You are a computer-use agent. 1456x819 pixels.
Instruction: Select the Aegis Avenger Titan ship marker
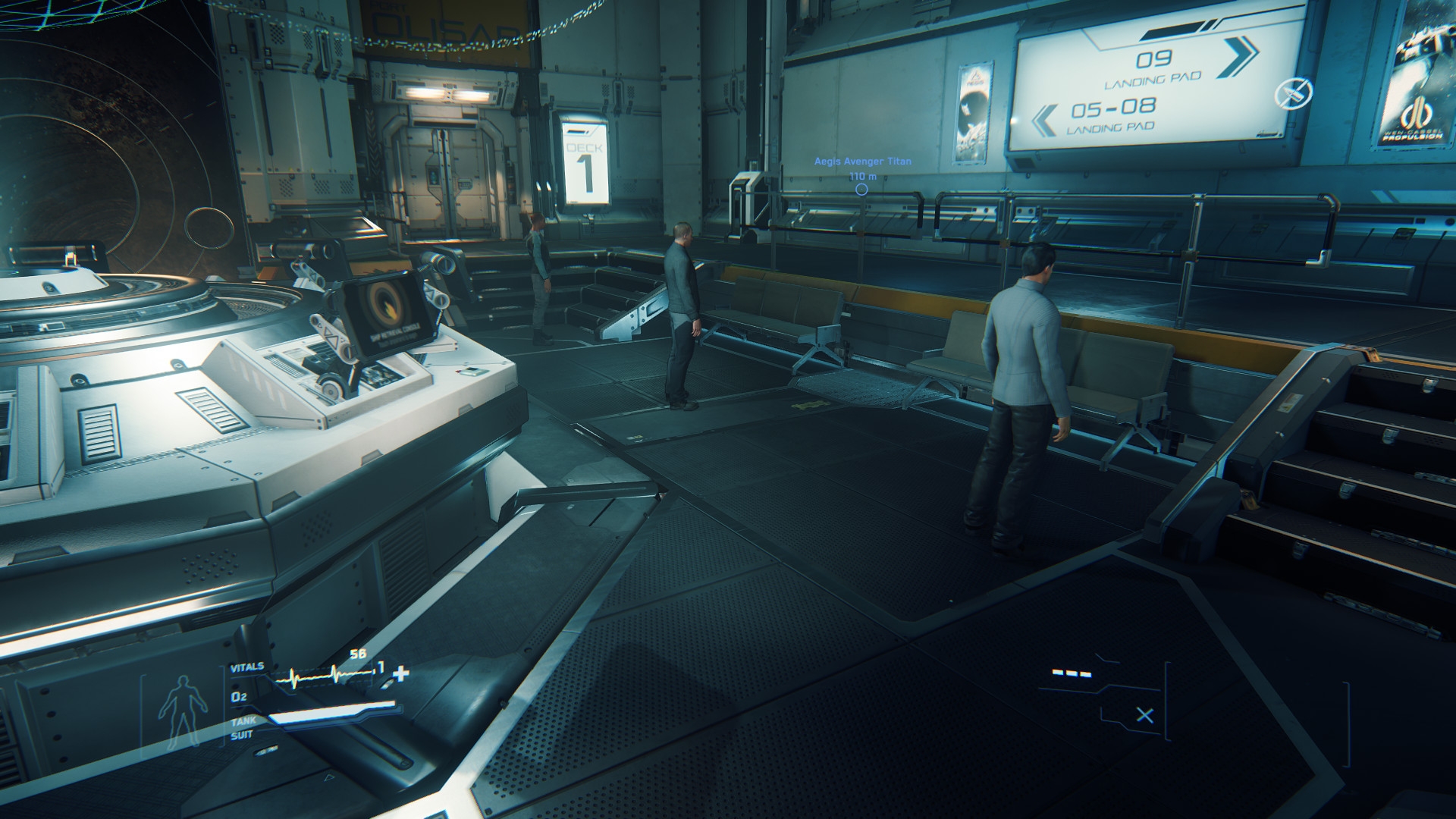tap(861, 189)
